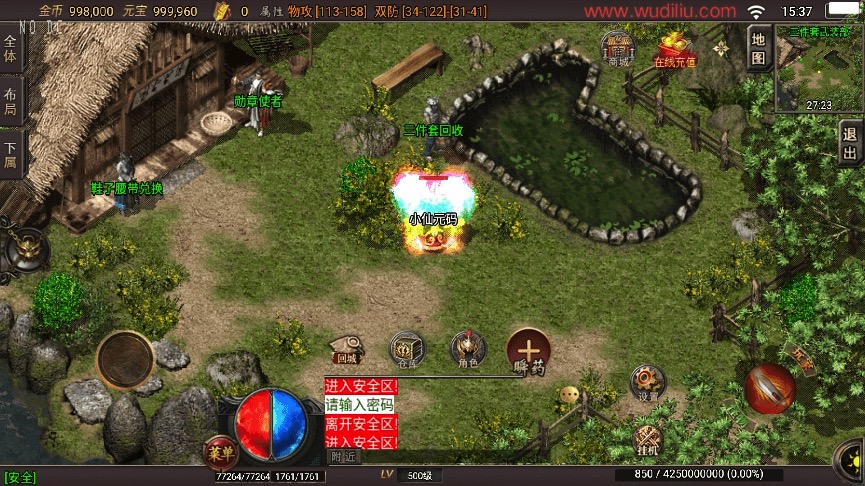Click the helmet portrait icon on left edge
Viewport: 865px width, 486px height.
tap(23, 250)
